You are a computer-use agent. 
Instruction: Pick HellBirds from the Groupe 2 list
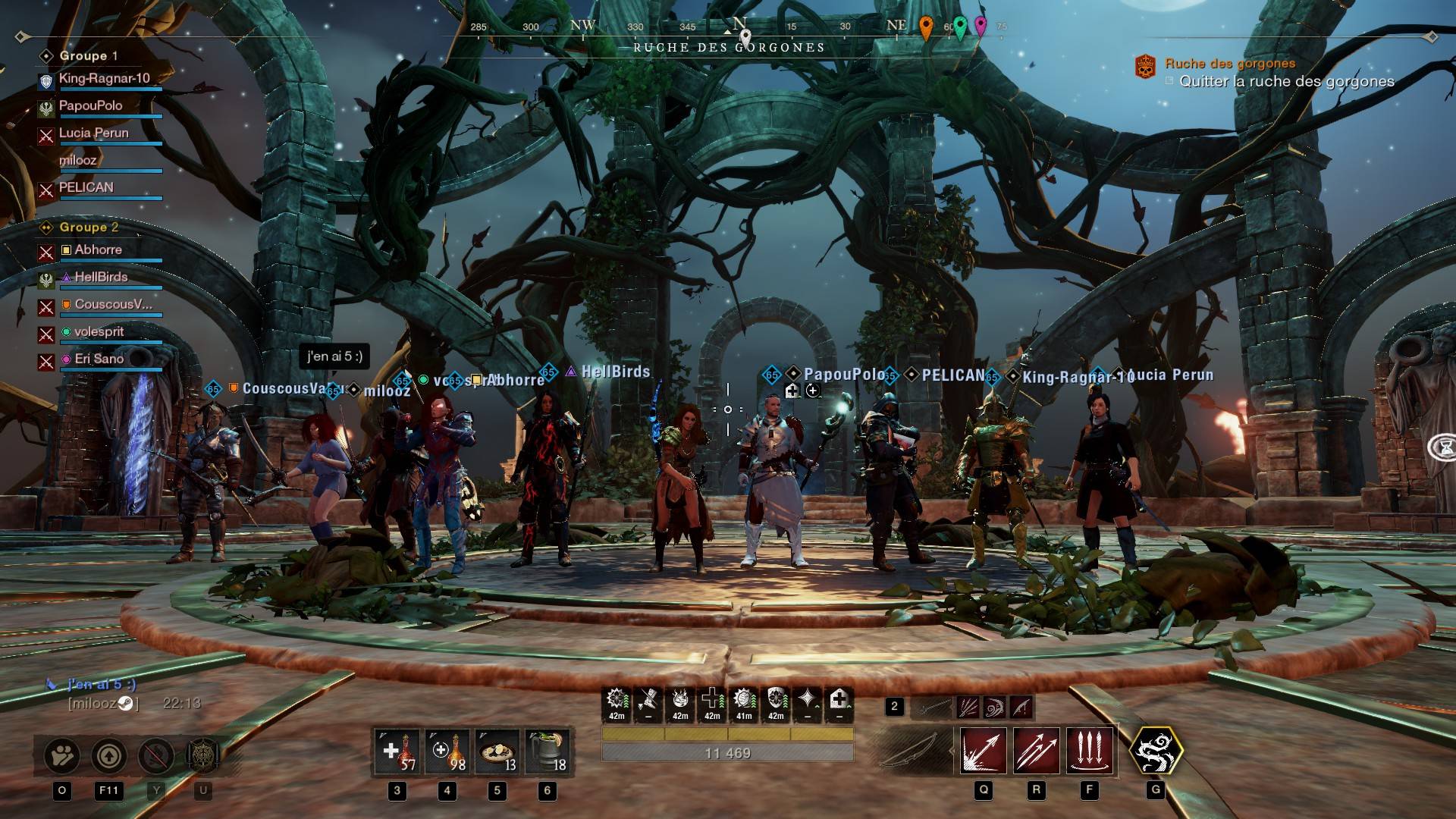(x=101, y=277)
